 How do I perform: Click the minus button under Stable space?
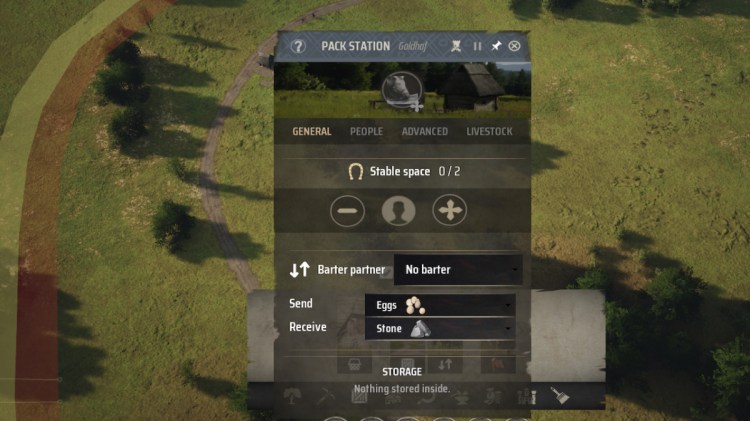click(x=348, y=211)
